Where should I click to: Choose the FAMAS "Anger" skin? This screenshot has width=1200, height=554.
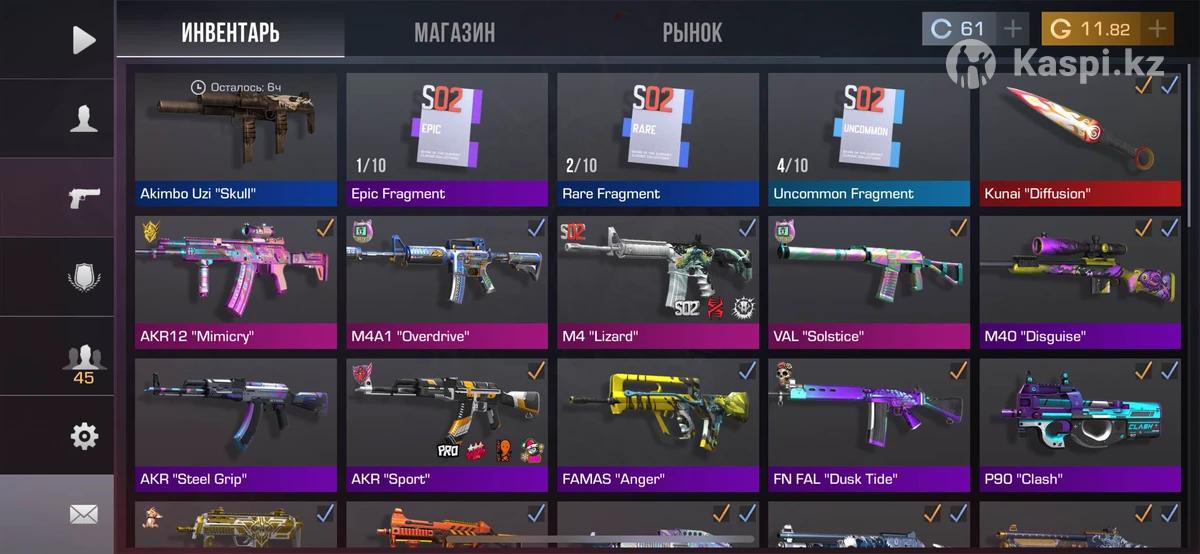(x=658, y=423)
